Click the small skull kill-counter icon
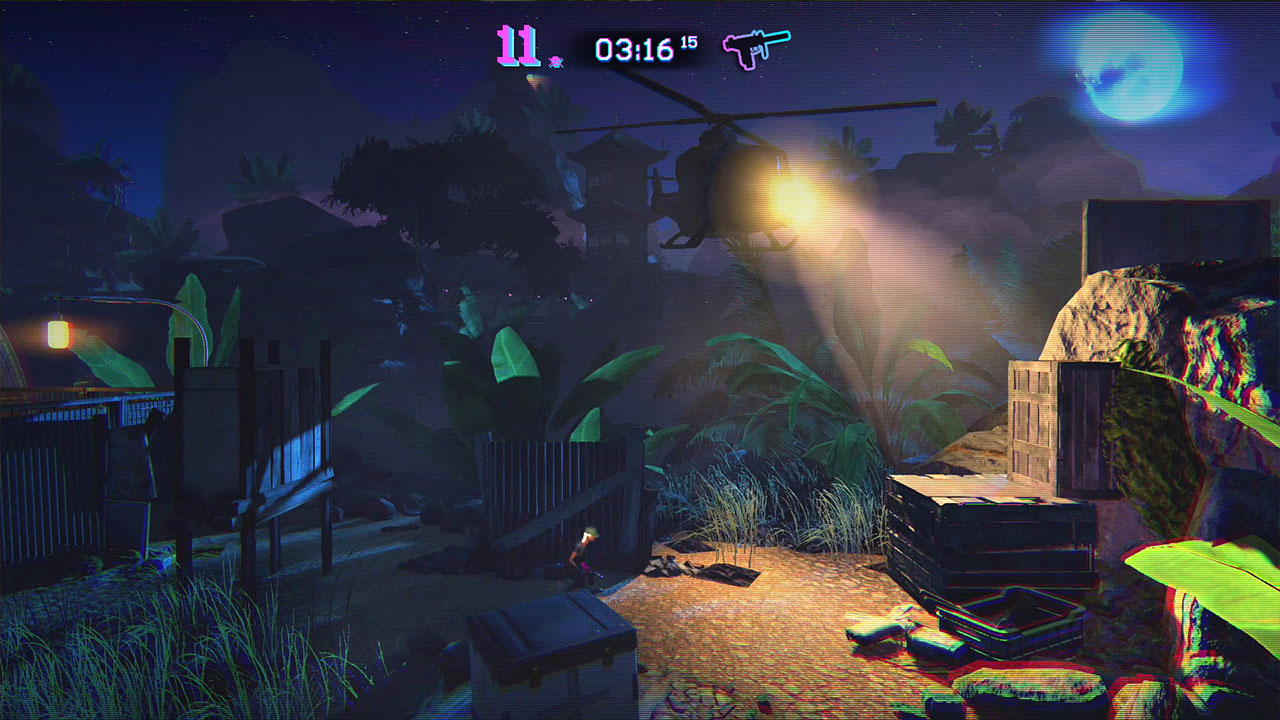 (x=555, y=60)
